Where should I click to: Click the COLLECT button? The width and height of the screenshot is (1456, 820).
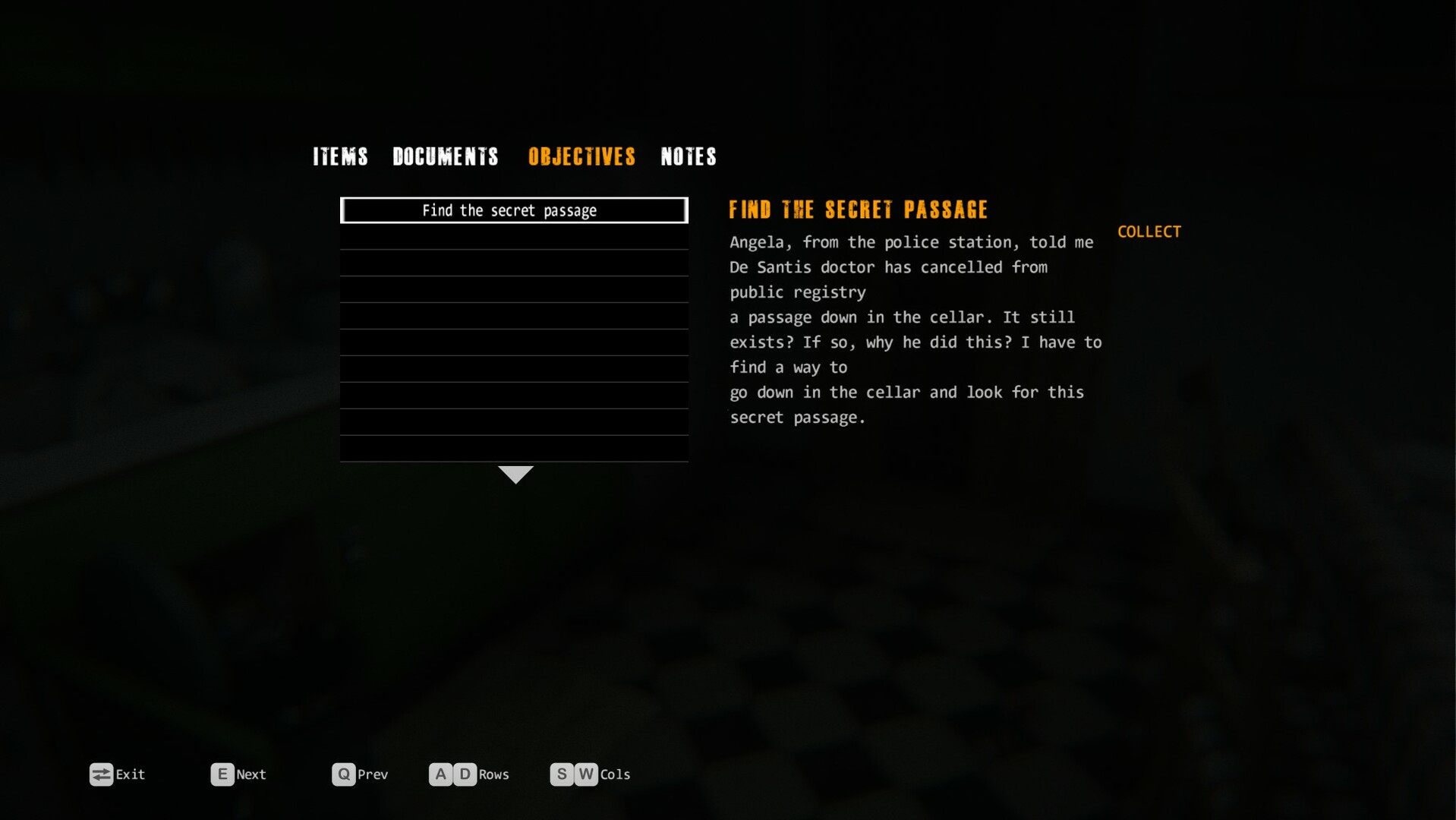[x=1149, y=232]
